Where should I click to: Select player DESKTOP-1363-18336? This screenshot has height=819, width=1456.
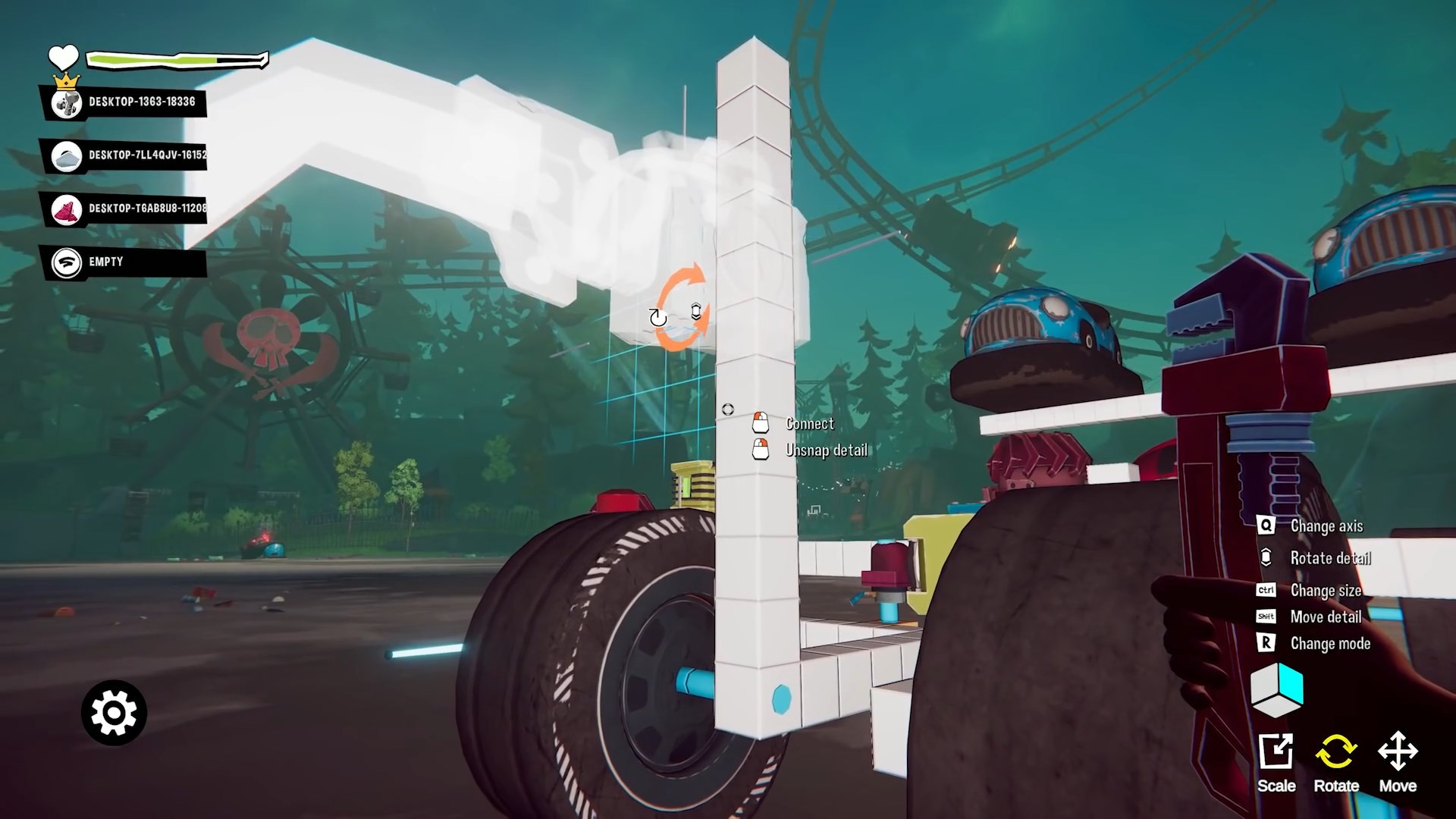pyautogui.click(x=140, y=99)
